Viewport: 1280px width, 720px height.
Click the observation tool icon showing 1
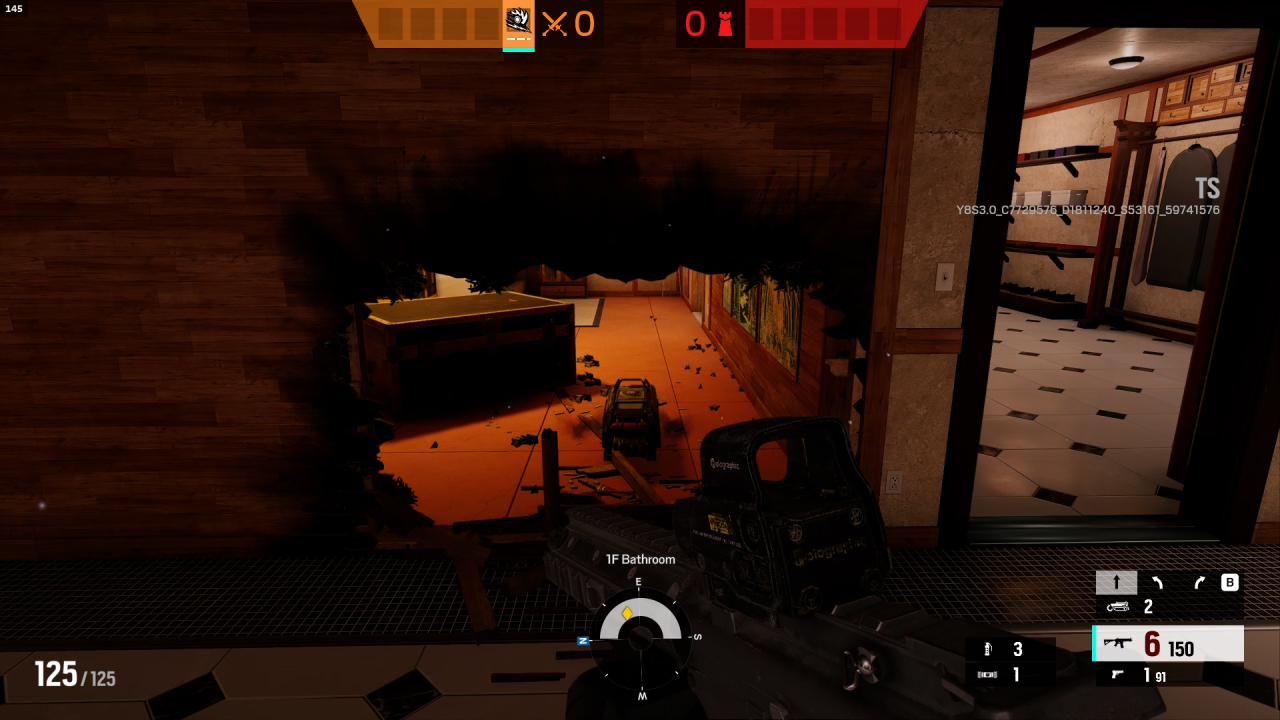point(987,674)
